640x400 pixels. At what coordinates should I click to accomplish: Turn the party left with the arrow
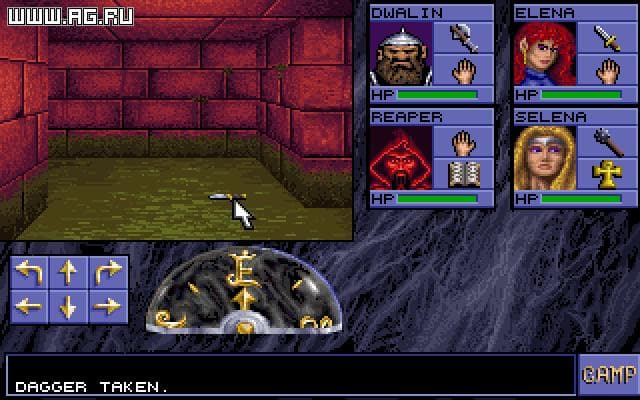[x=30, y=273]
